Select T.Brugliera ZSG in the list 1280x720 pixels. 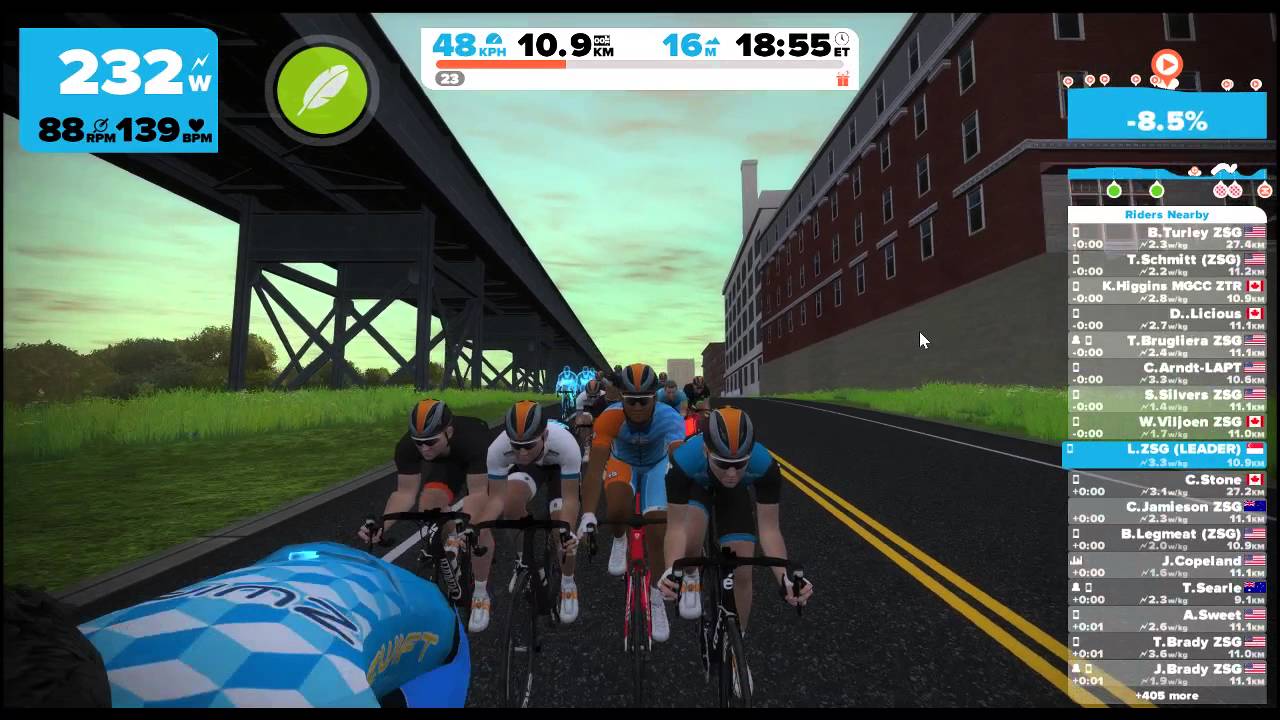(x=1166, y=346)
